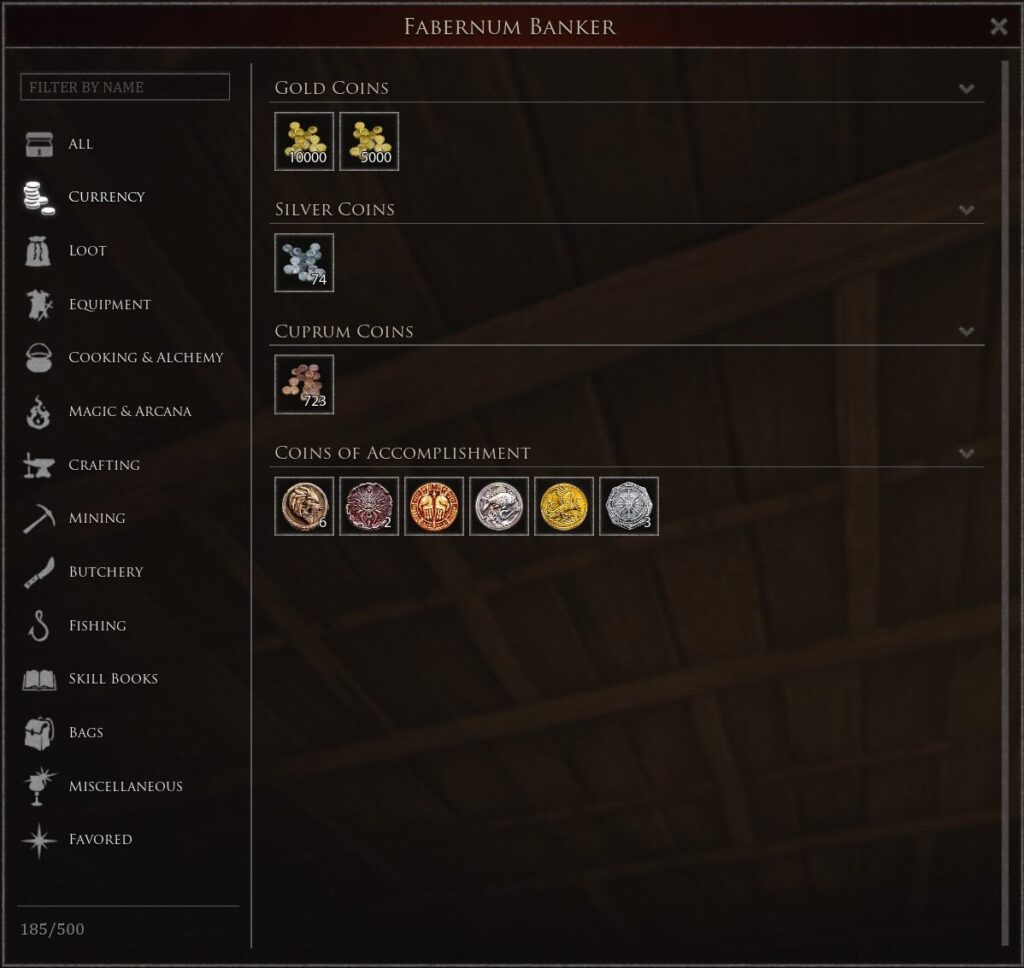Image resolution: width=1024 pixels, height=968 pixels.
Task: Open the Equipment category
Action: point(109,304)
